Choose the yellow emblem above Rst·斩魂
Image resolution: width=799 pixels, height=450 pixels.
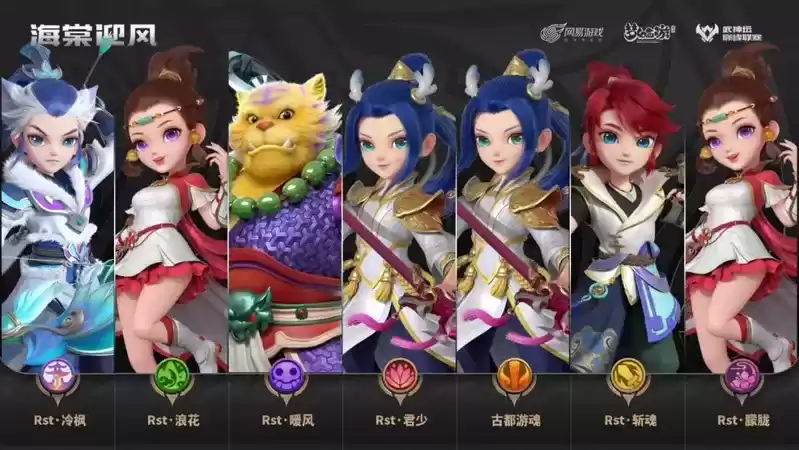coord(627,379)
